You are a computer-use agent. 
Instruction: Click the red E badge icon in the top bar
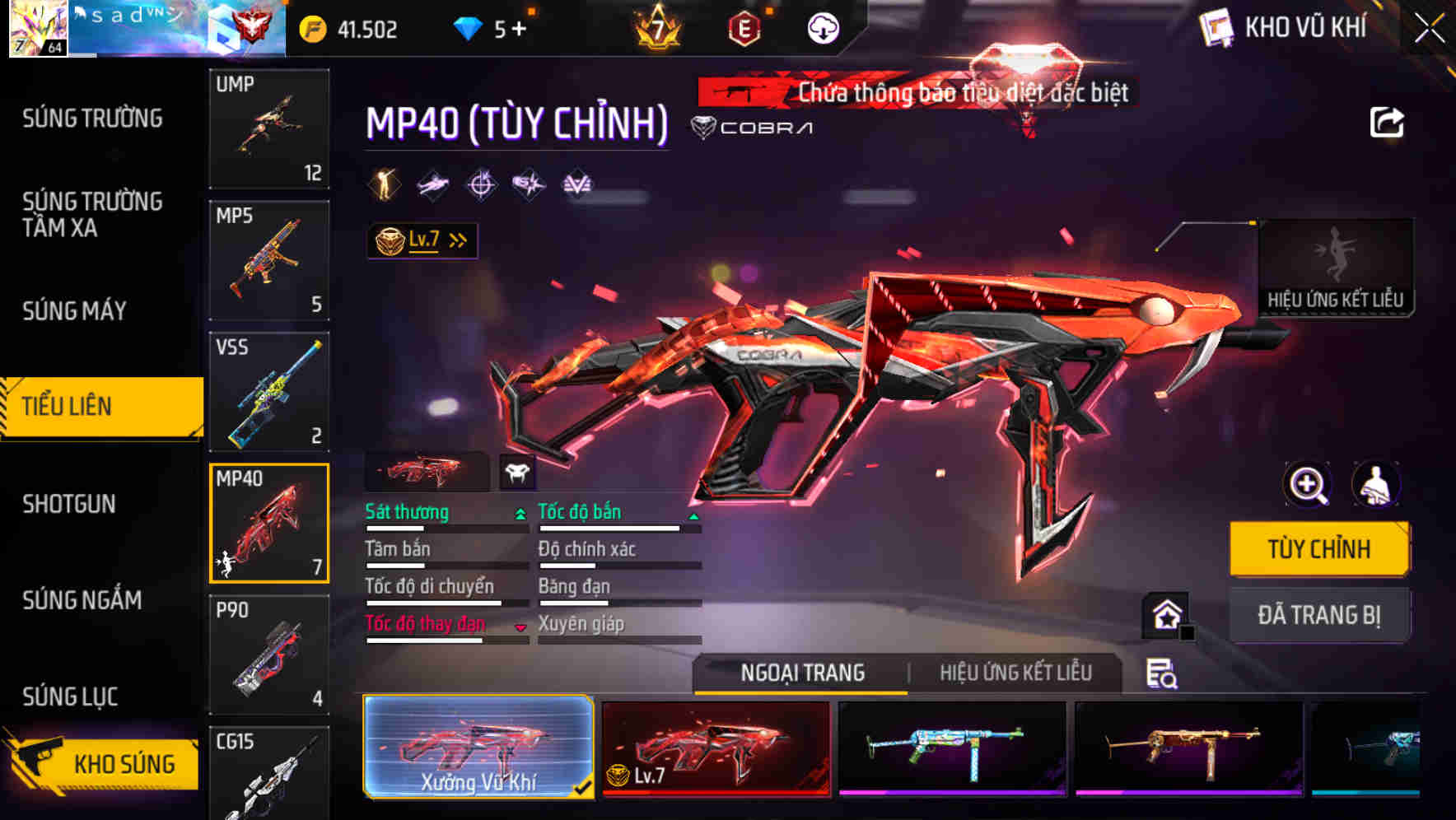pos(745,28)
